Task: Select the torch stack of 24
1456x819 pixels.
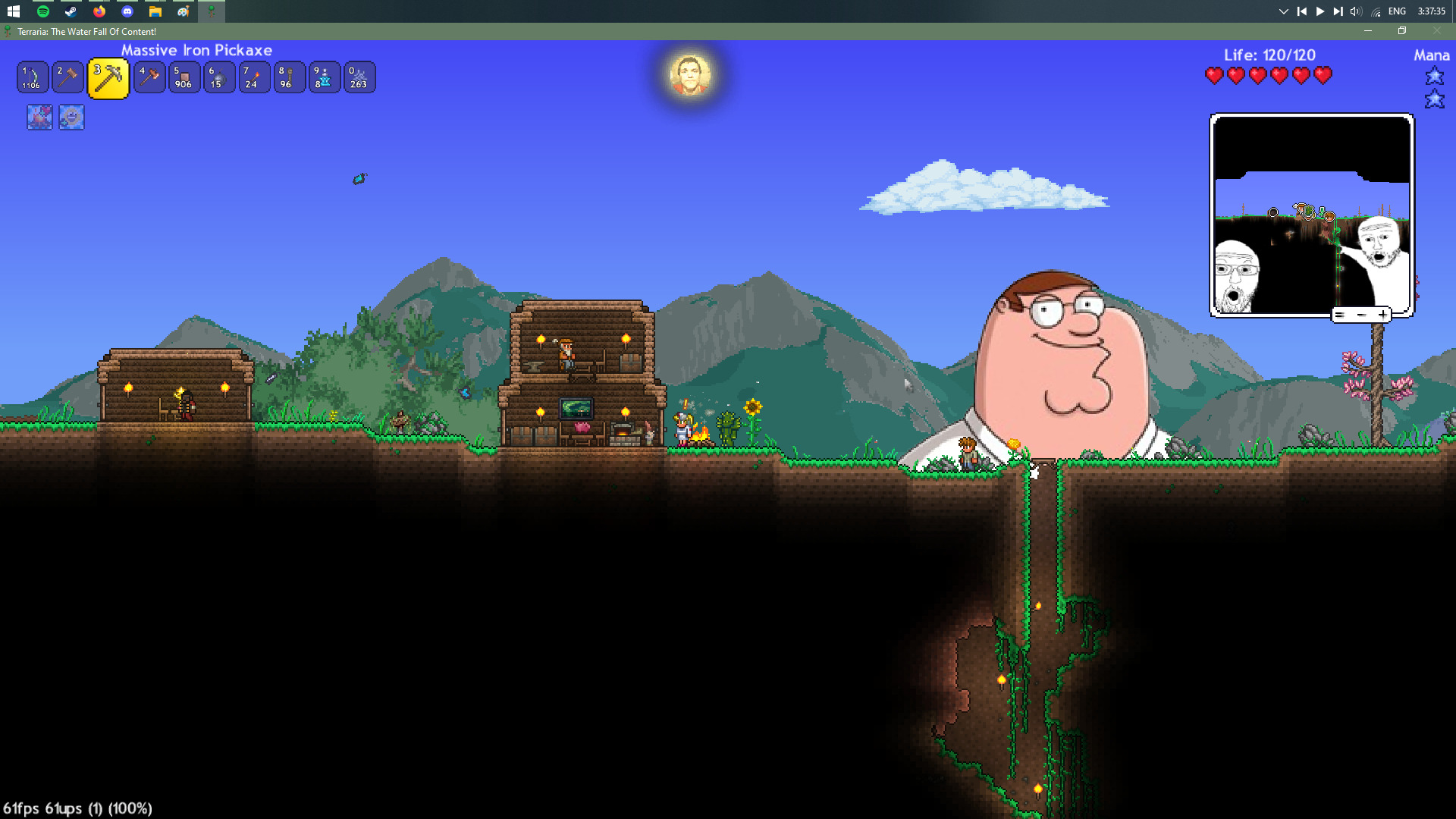Action: (x=254, y=77)
